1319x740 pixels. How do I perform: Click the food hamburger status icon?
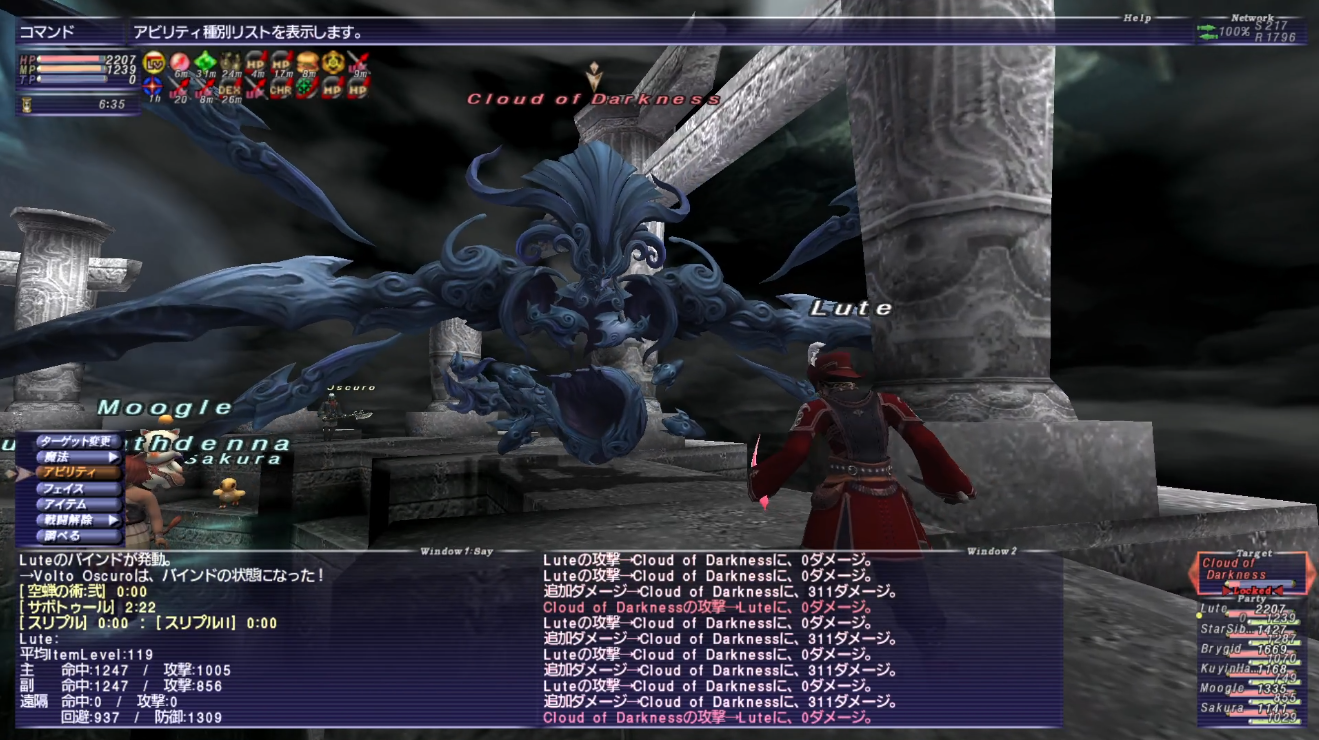[307, 62]
